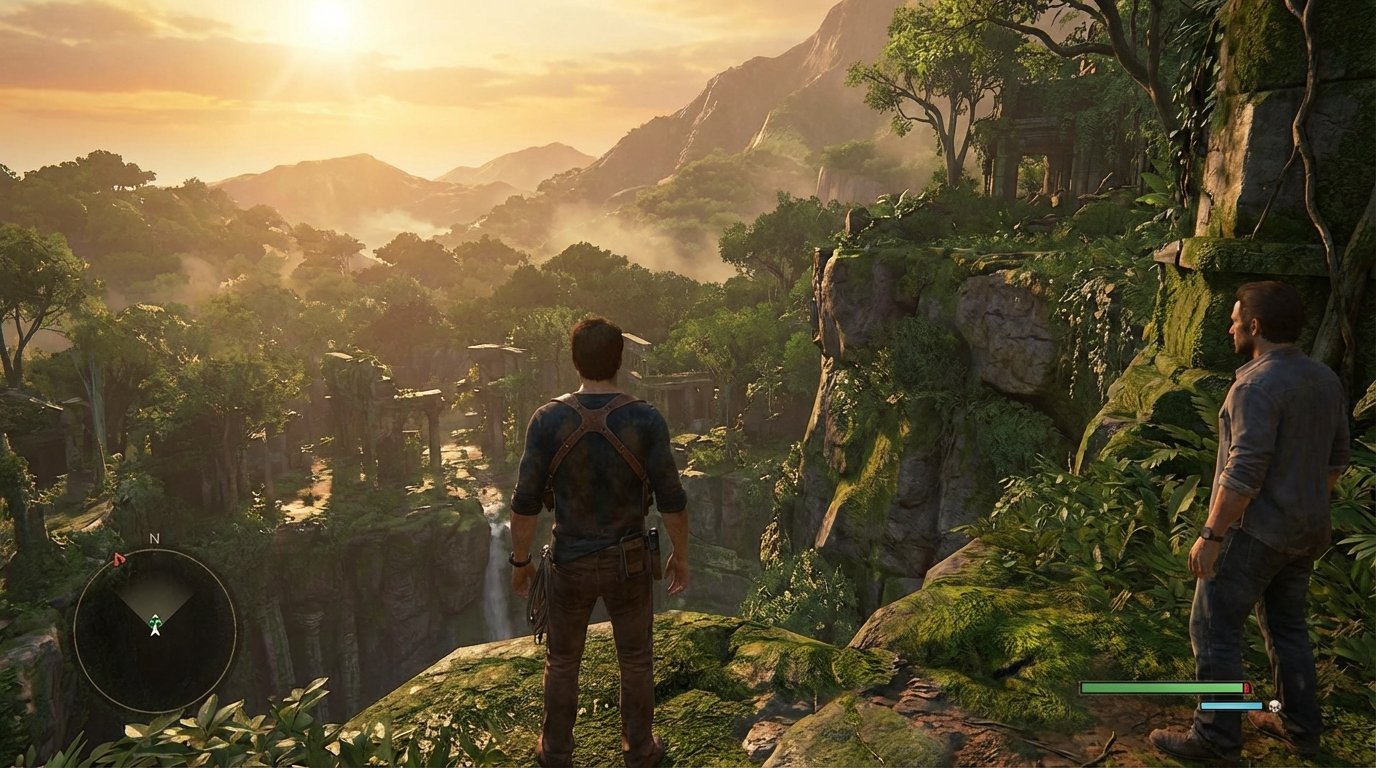Click the red segment at the health bar's end
The image size is (1376, 768).
coord(1248,688)
